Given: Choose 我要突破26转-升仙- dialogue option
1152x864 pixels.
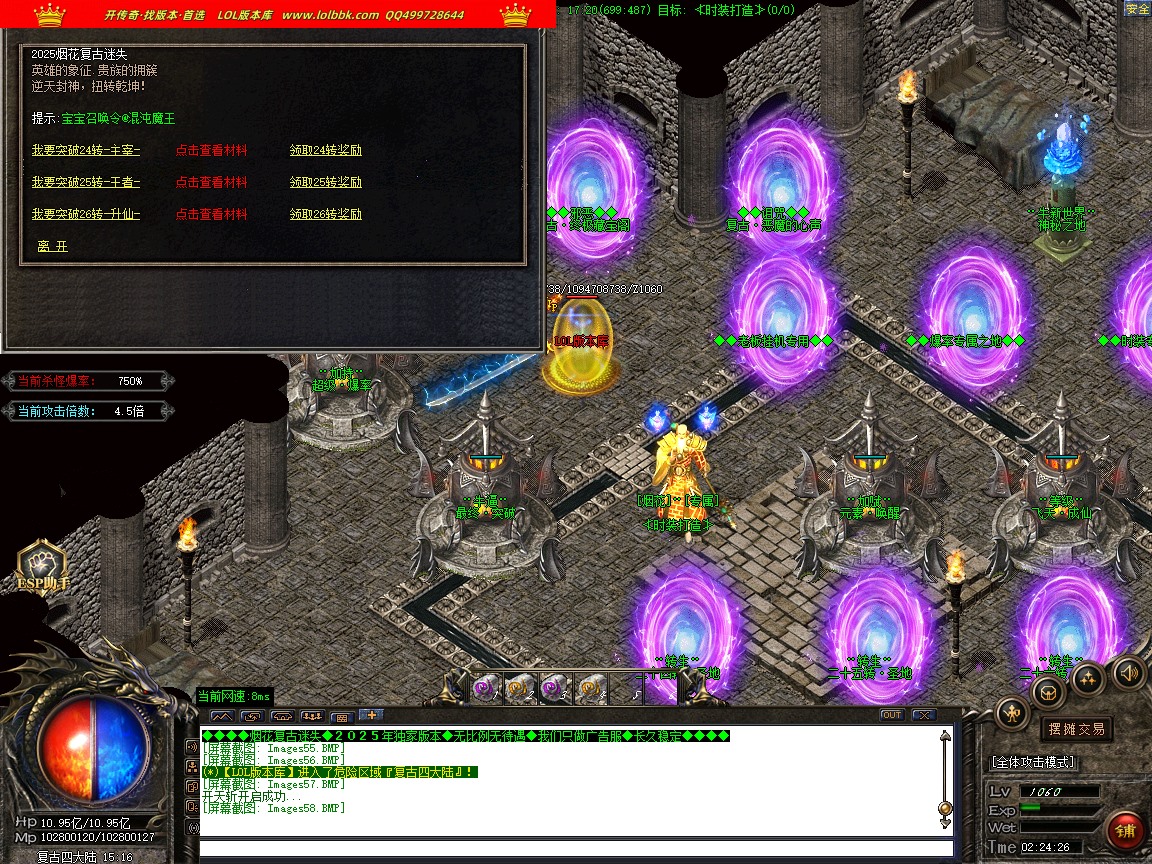Looking at the screenshot, I should 86,215.
